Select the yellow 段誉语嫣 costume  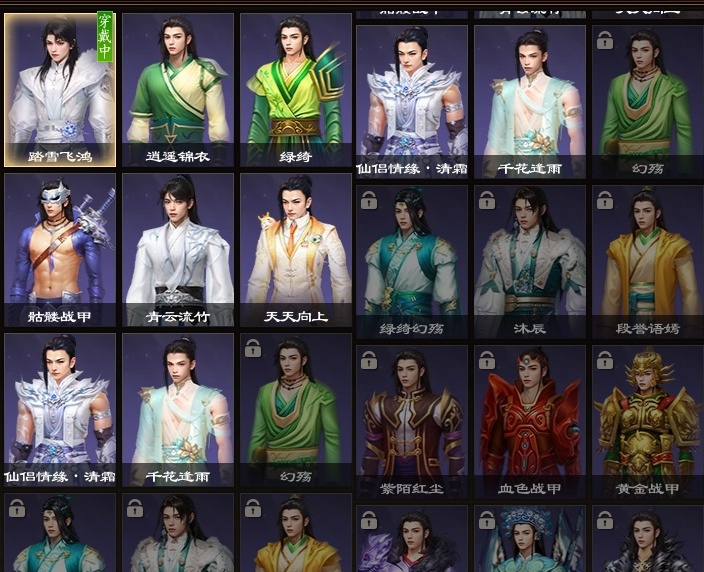(647, 262)
